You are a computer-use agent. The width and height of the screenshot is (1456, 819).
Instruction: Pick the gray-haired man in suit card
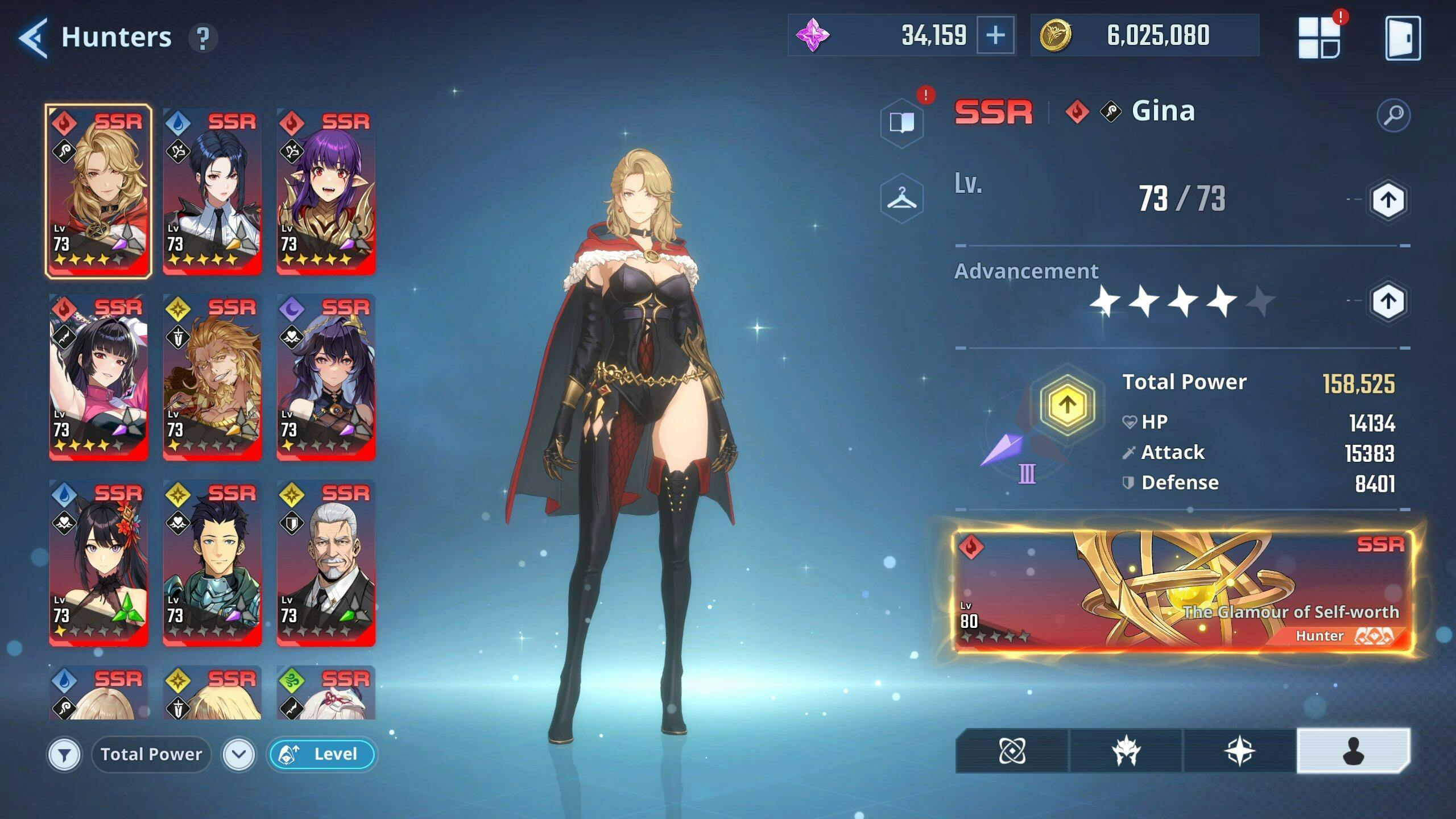(x=326, y=562)
